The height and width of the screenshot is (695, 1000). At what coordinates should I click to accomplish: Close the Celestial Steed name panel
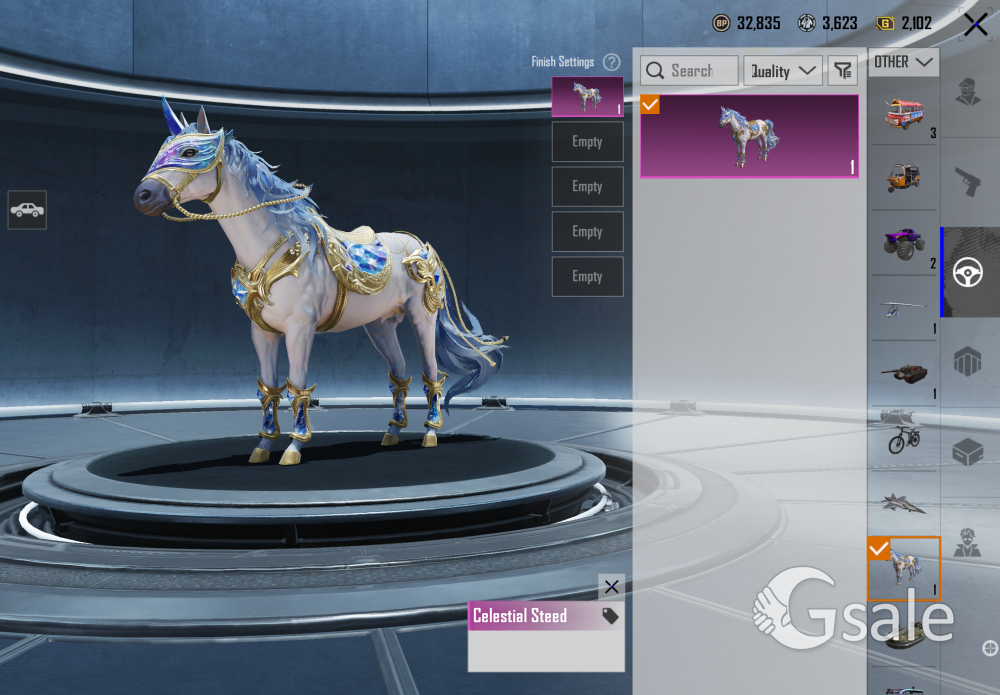tap(611, 587)
